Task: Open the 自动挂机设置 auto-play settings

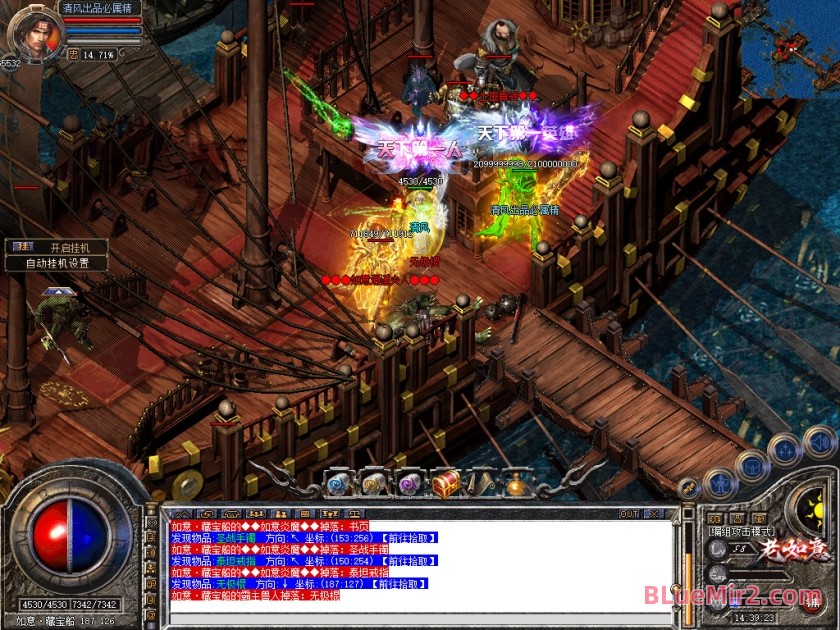Action: click(x=56, y=263)
